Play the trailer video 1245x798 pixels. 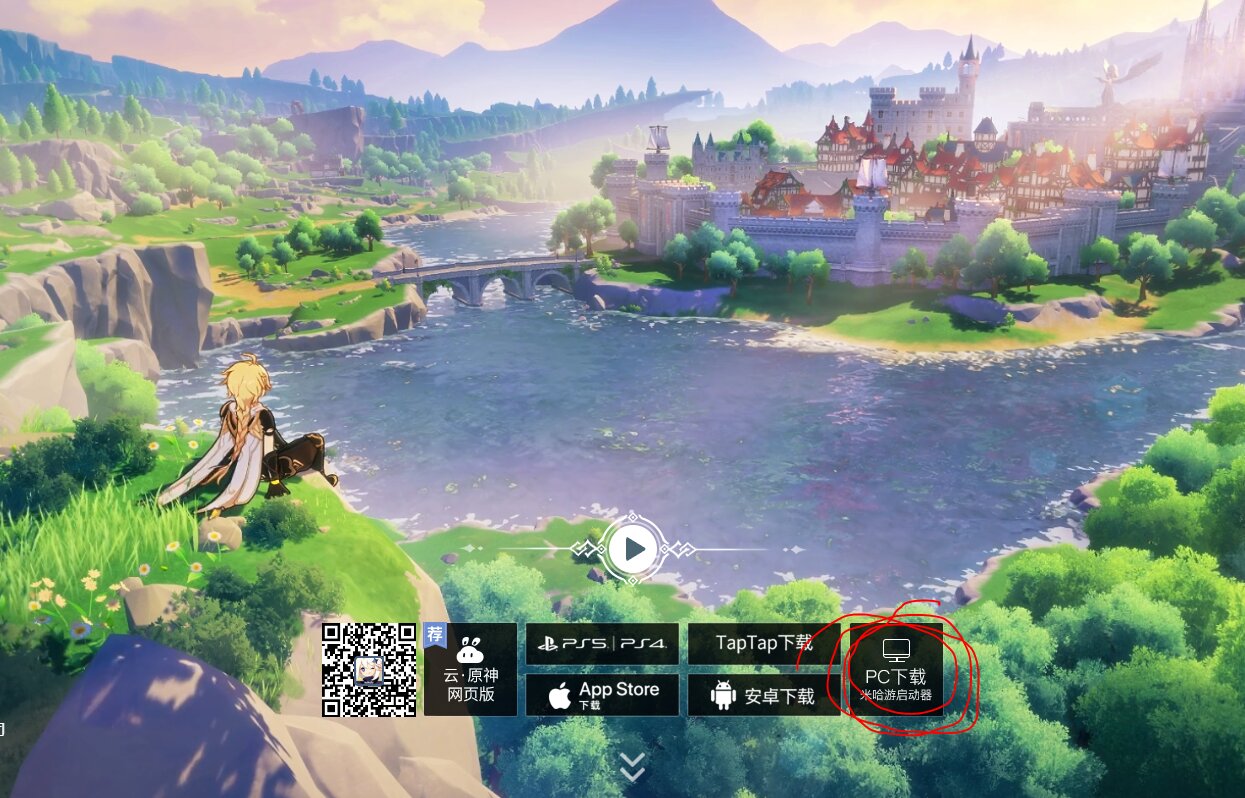(x=632, y=549)
